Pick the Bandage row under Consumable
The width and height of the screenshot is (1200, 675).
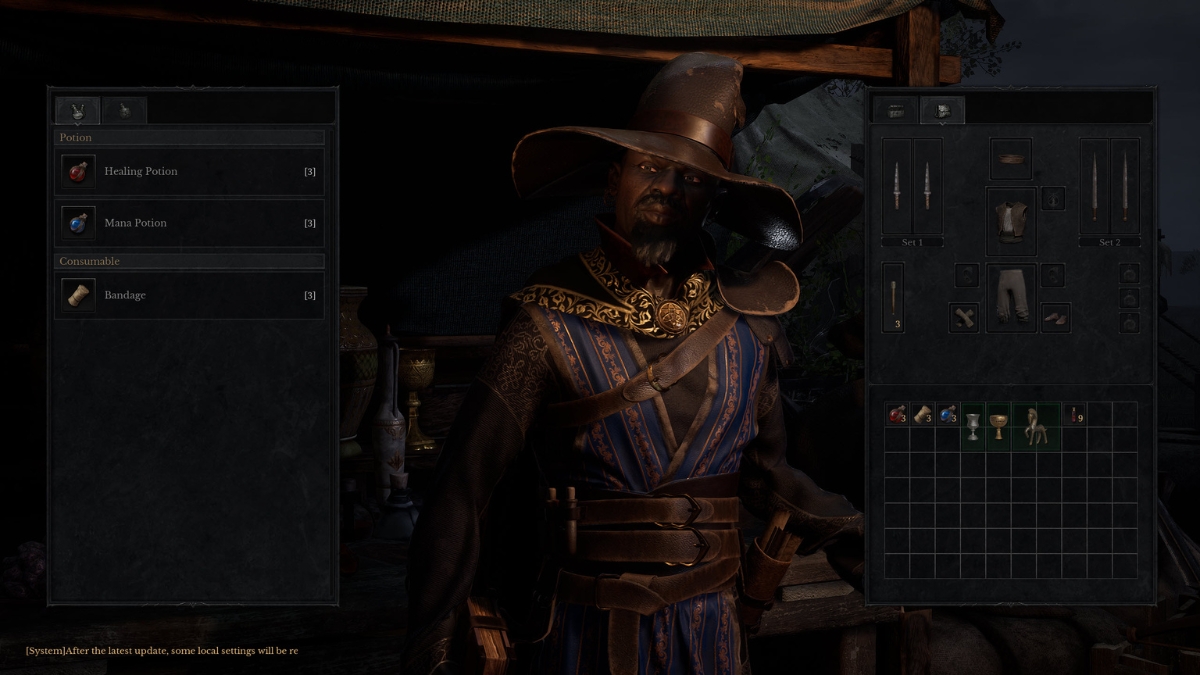tap(189, 295)
